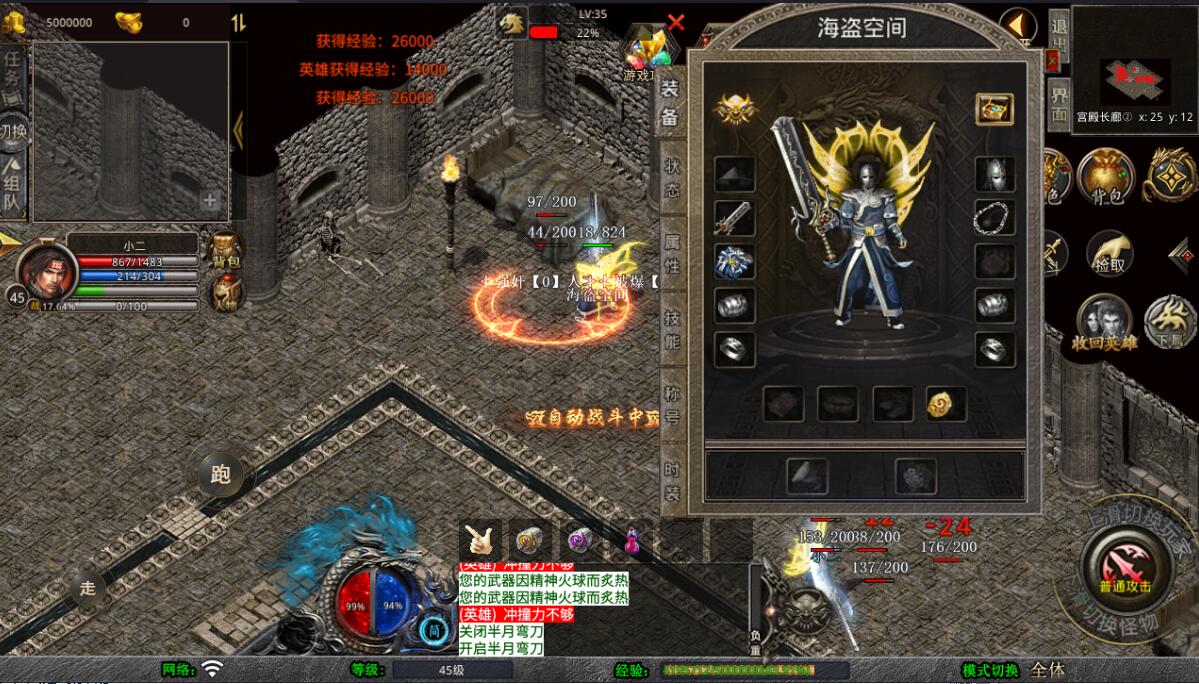Viewport: 1199px width, 684px height.
Task: Show the 技能 skills tab
Action: tap(671, 329)
